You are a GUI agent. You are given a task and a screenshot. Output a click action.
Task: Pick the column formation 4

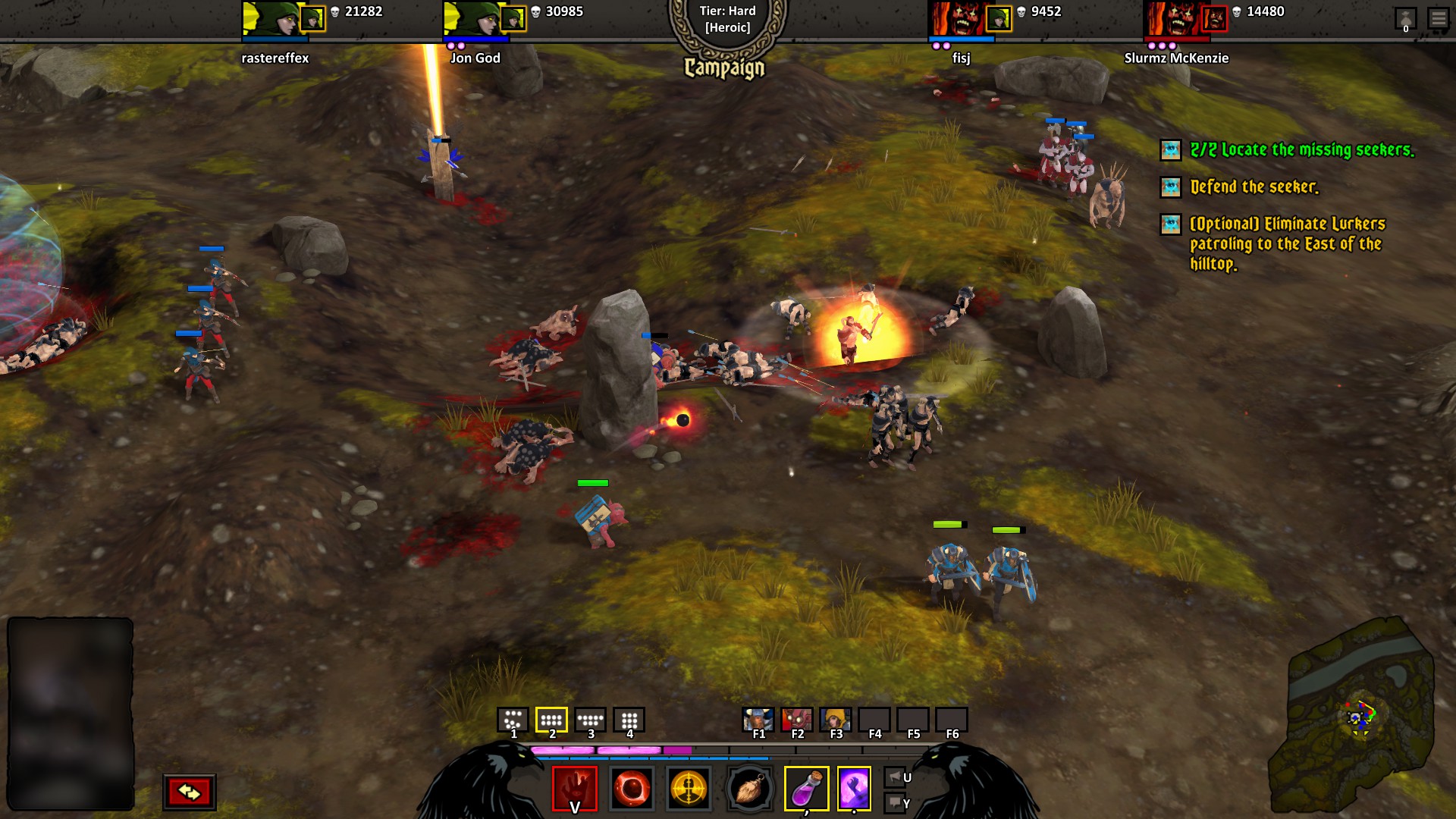click(629, 720)
